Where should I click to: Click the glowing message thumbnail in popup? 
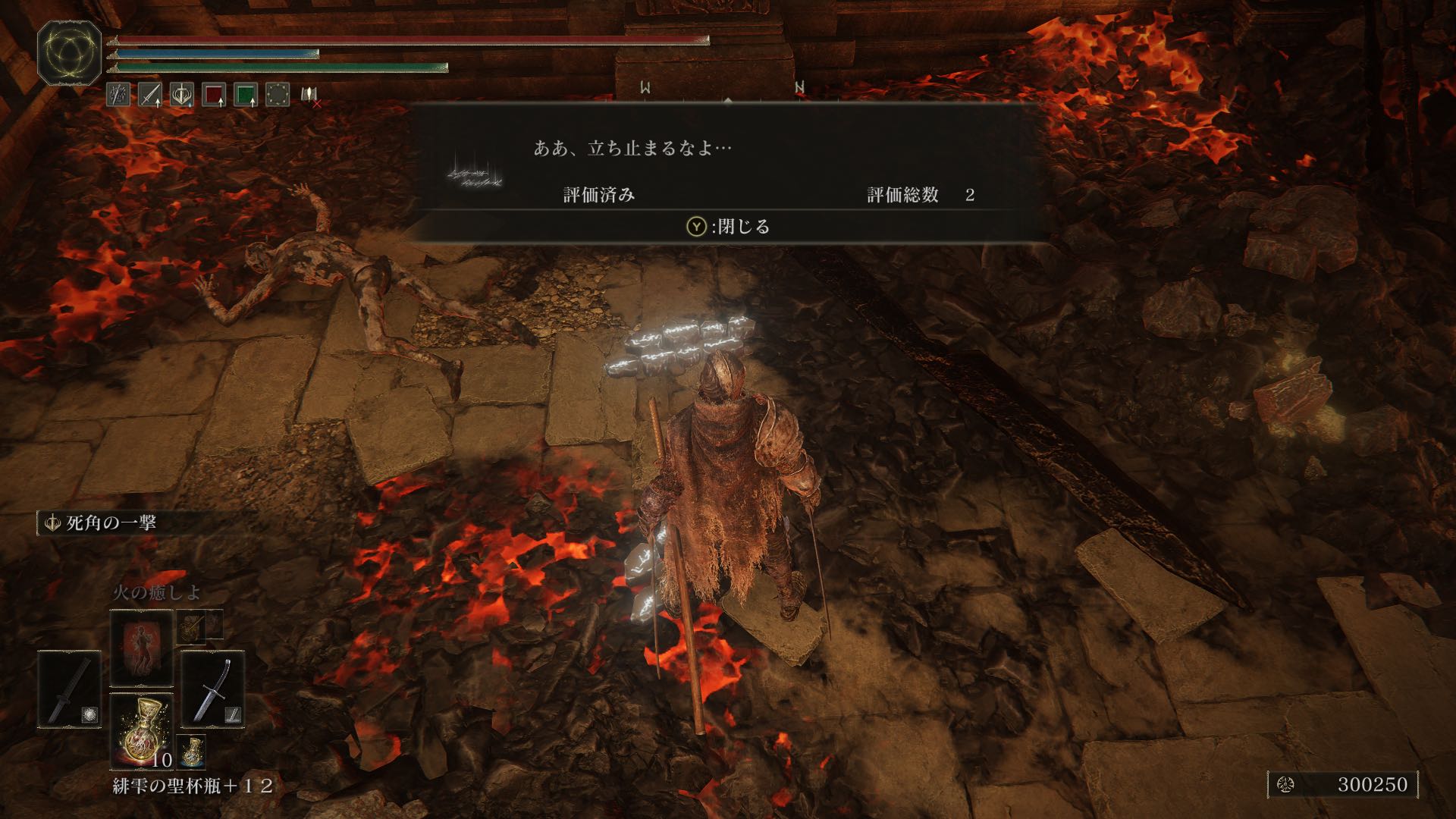click(475, 173)
